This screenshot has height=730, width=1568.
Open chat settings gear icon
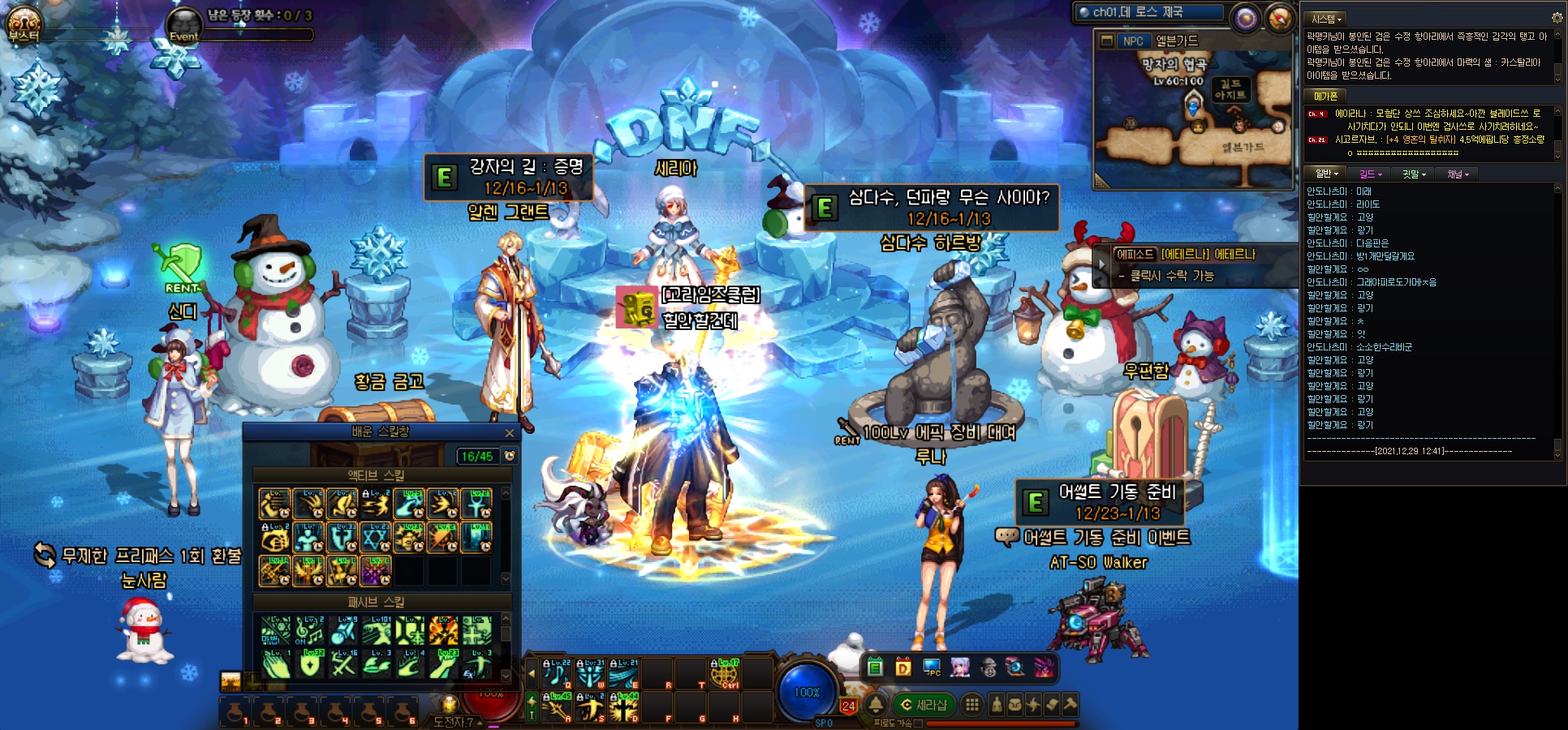(1557, 17)
